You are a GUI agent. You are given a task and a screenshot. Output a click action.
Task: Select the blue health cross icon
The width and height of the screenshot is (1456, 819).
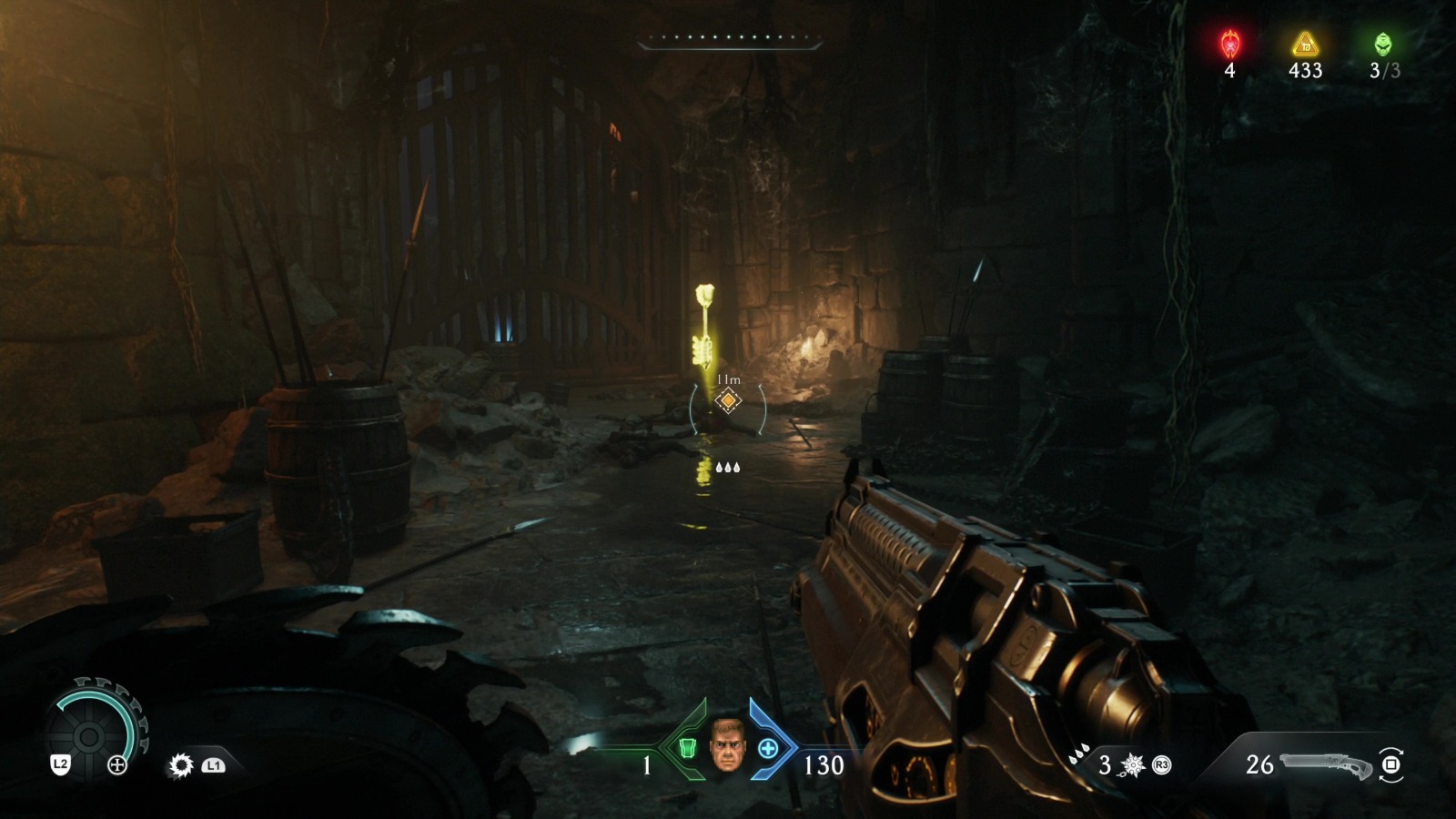click(x=769, y=750)
